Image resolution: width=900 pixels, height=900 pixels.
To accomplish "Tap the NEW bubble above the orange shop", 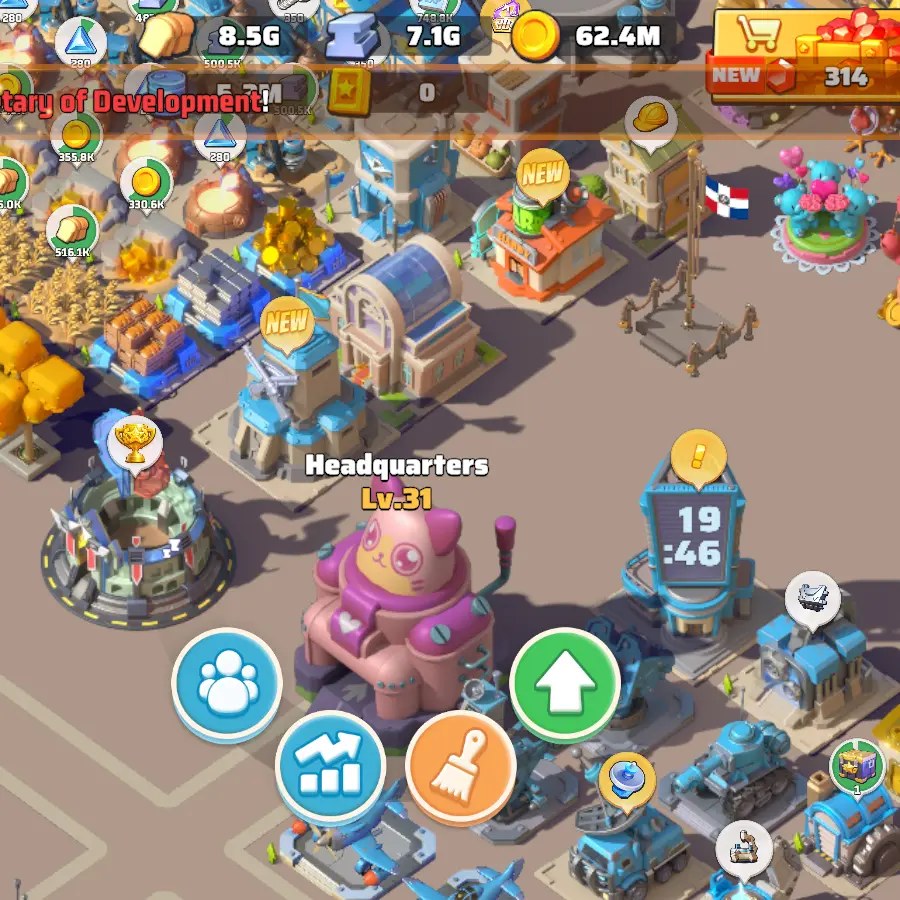I will click(x=542, y=175).
